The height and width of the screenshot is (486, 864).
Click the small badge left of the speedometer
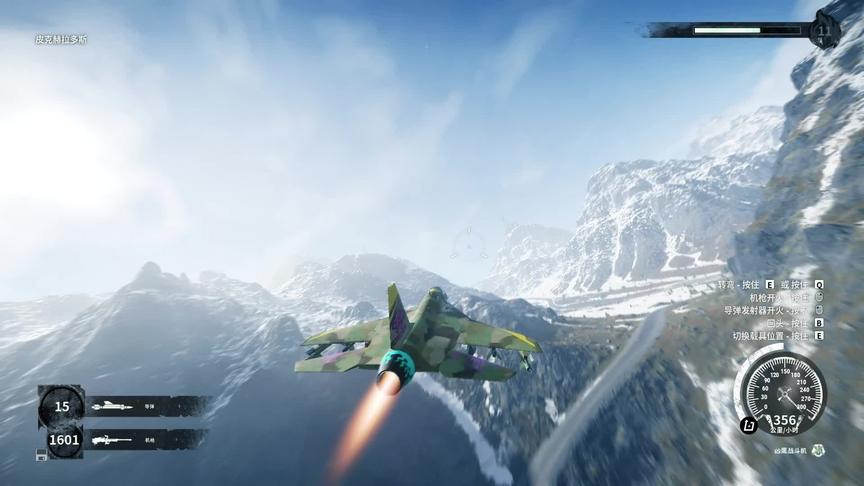point(747,427)
